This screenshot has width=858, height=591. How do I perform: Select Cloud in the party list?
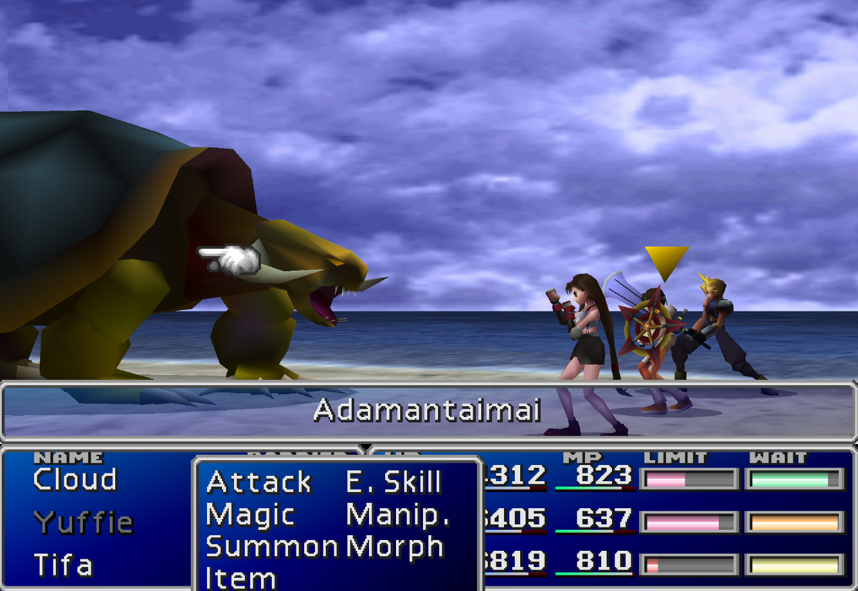click(x=75, y=480)
